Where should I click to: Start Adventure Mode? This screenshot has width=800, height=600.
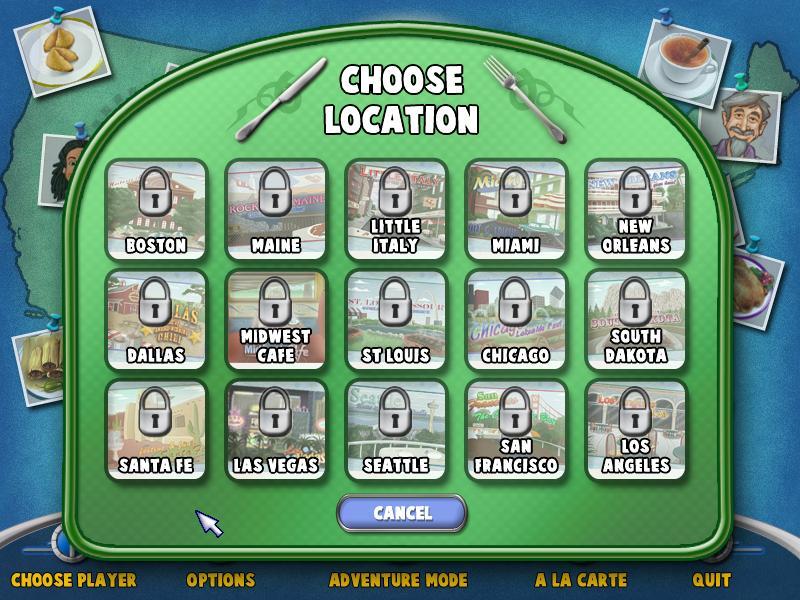point(398,579)
